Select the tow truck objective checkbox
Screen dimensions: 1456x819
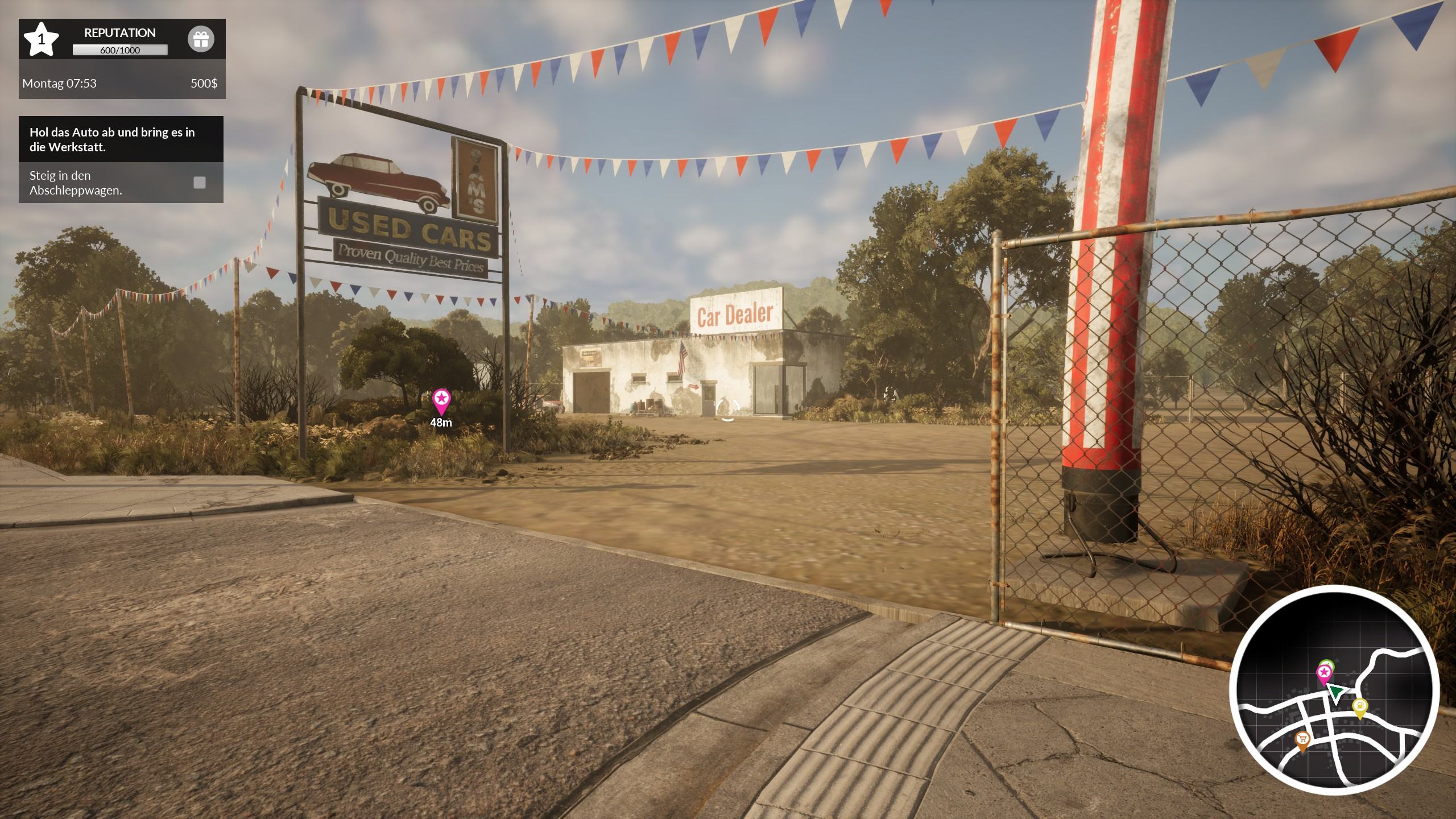point(200,183)
